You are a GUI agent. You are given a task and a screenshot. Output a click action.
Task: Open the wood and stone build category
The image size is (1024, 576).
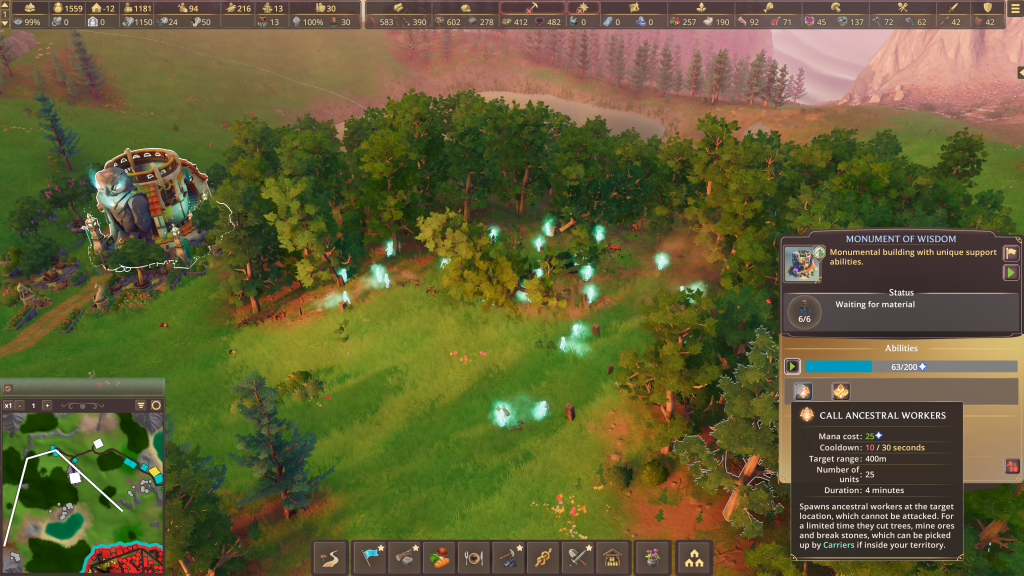[x=406, y=557]
